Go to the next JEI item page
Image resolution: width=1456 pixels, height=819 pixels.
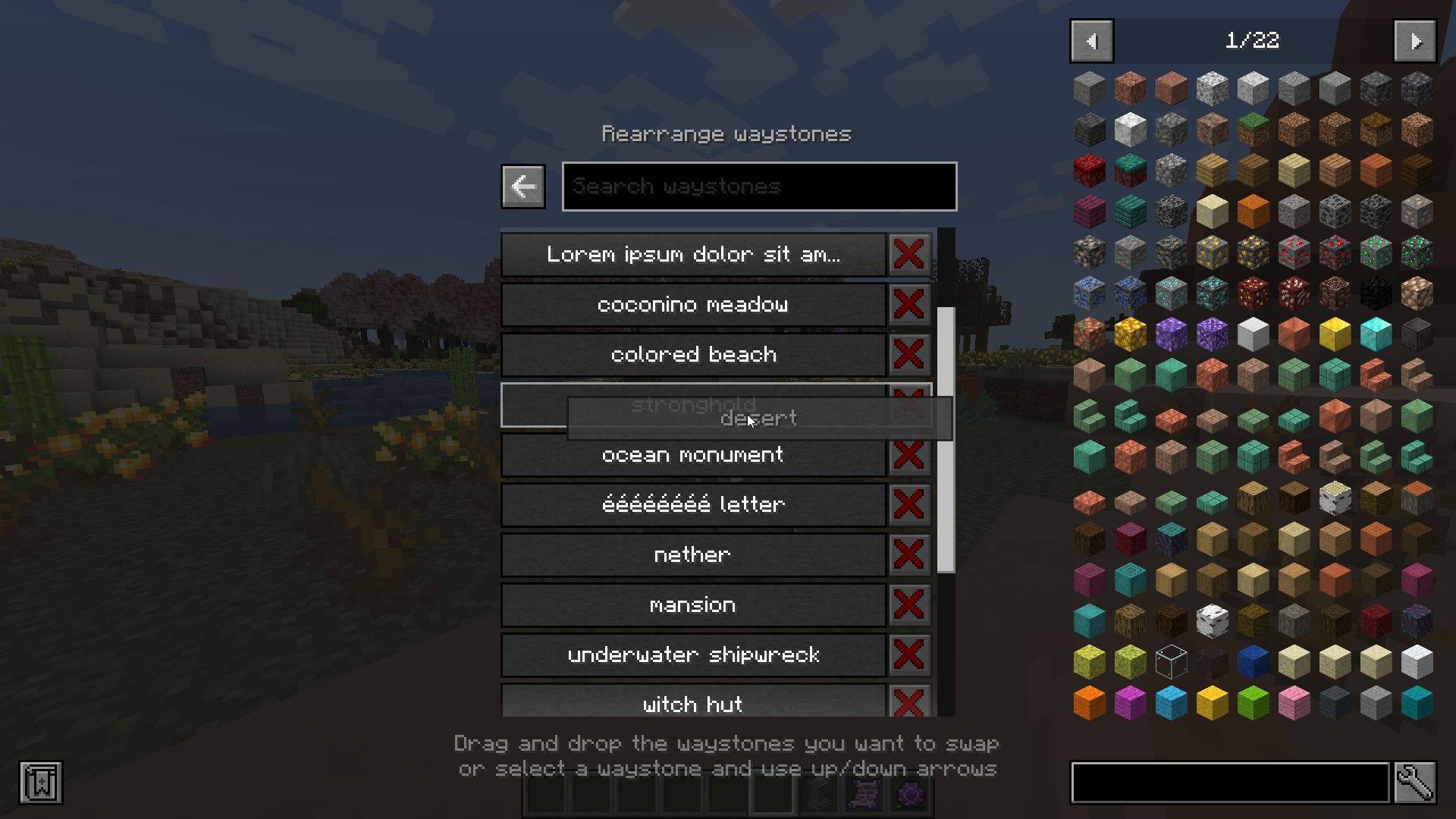[1415, 41]
